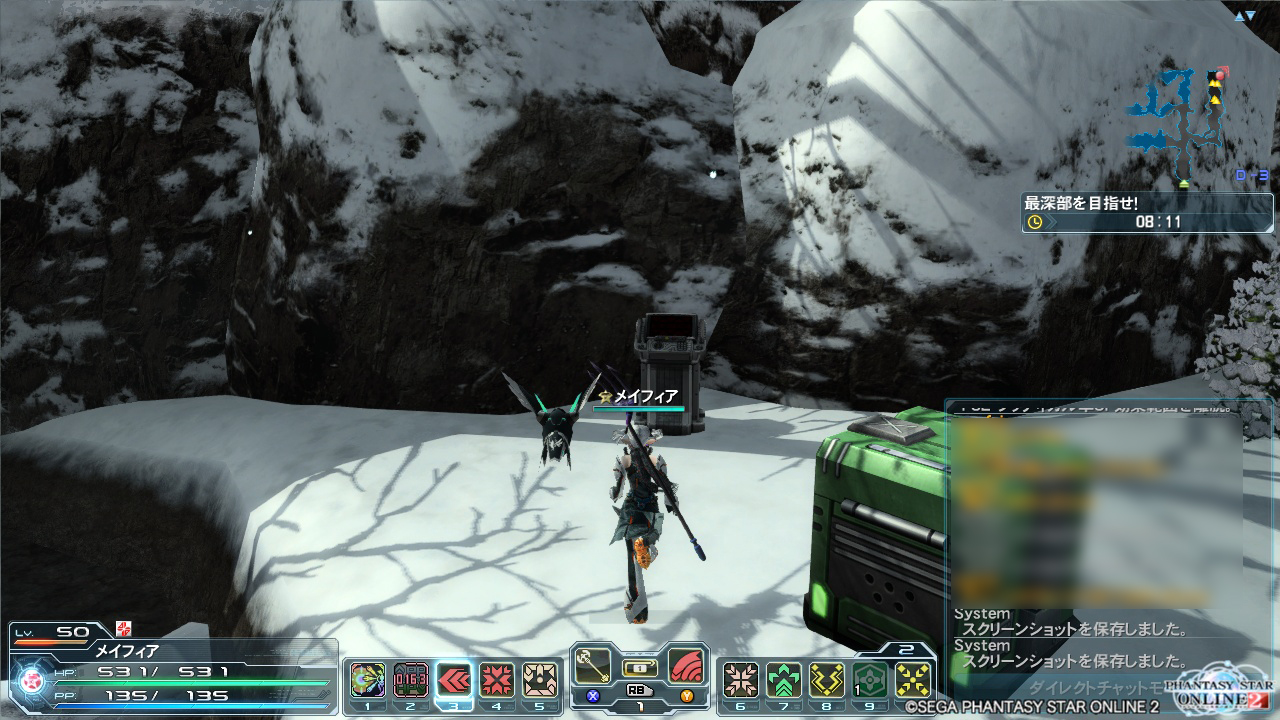Activate the red wave photon art slot
1280x720 pixels.
(686, 666)
